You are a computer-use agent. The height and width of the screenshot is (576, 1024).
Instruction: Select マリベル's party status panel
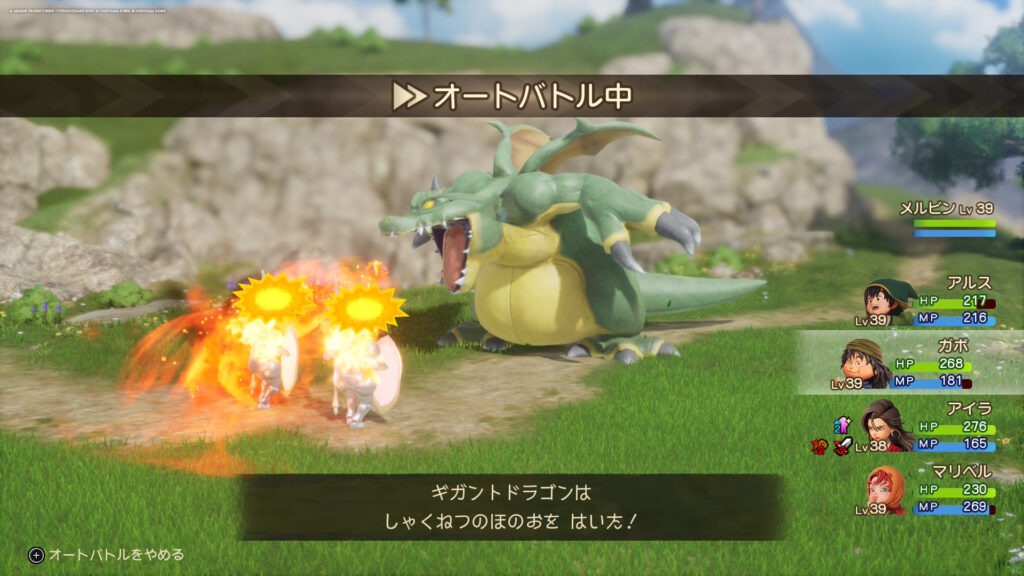point(930,490)
